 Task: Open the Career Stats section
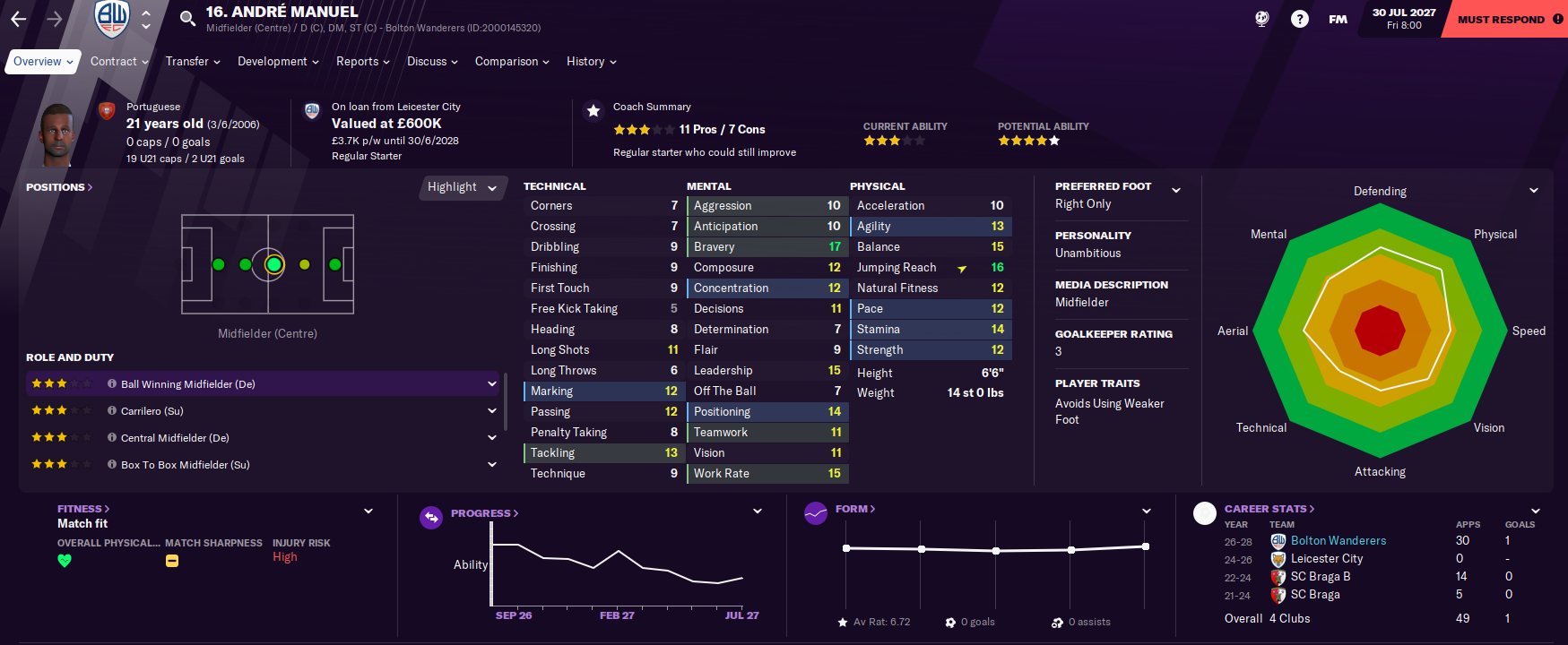point(1269,509)
